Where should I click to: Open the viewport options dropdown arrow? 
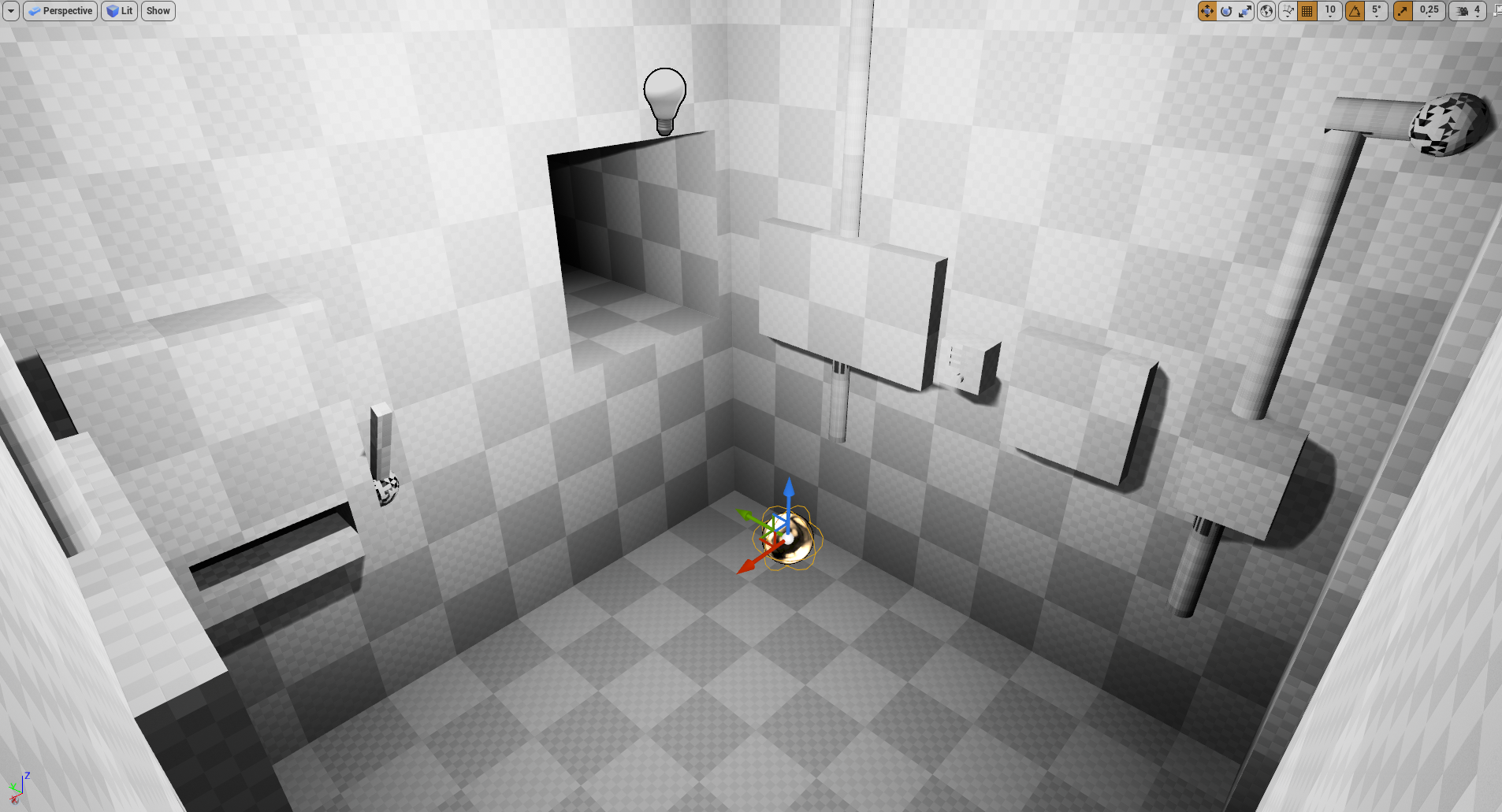coord(11,10)
